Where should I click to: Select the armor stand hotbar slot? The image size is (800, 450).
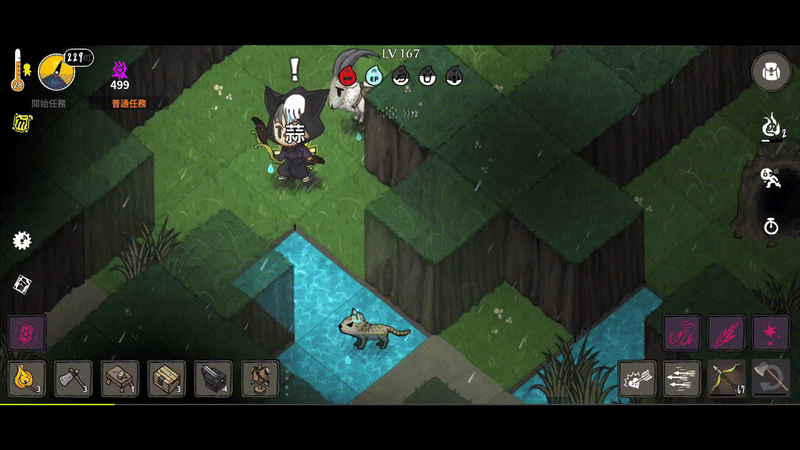point(260,378)
